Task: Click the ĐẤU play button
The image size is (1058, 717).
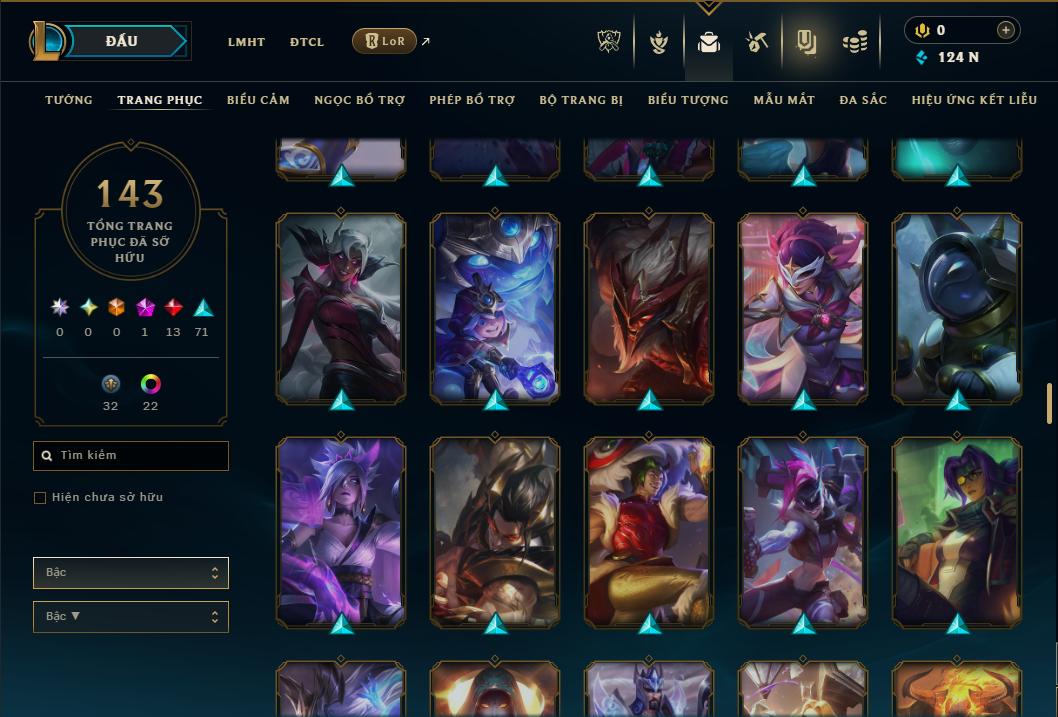Action: pyautogui.click(x=122, y=41)
